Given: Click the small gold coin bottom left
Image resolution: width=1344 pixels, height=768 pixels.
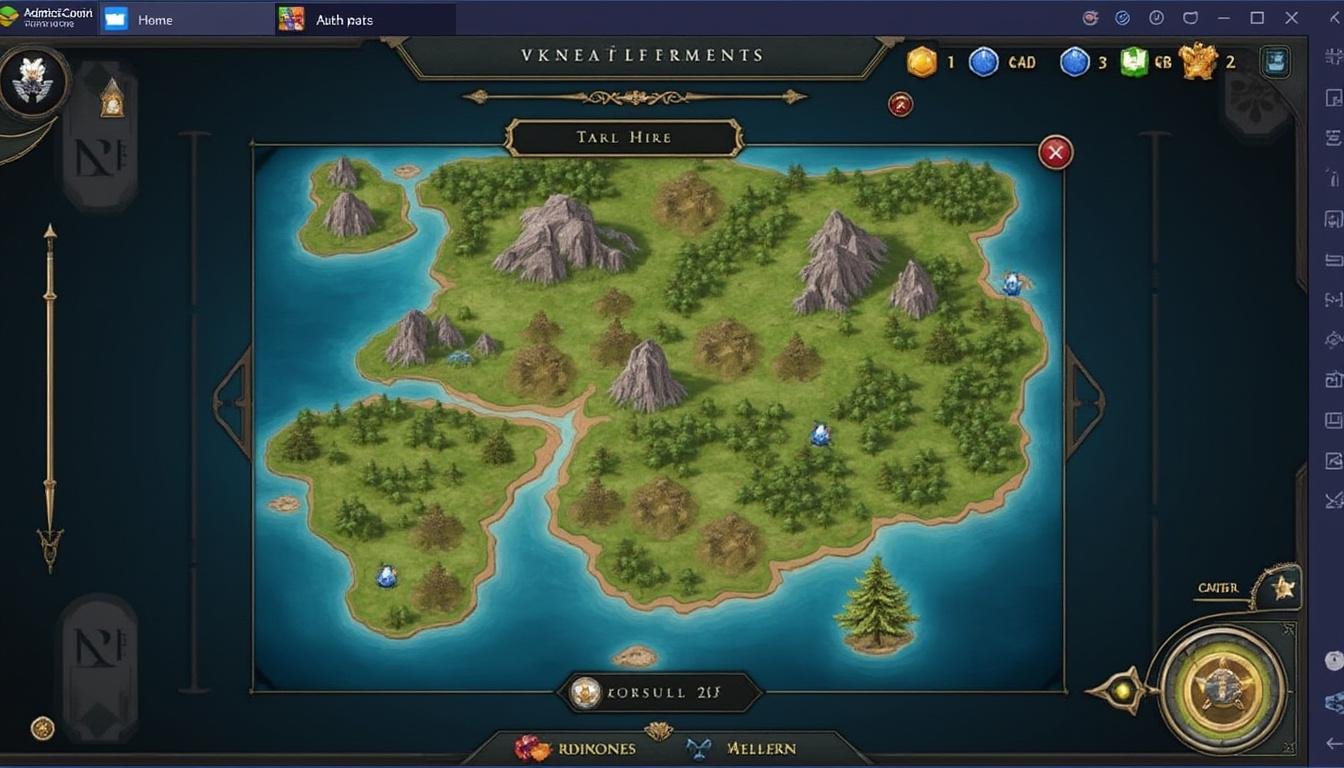Looking at the screenshot, I should 42,728.
